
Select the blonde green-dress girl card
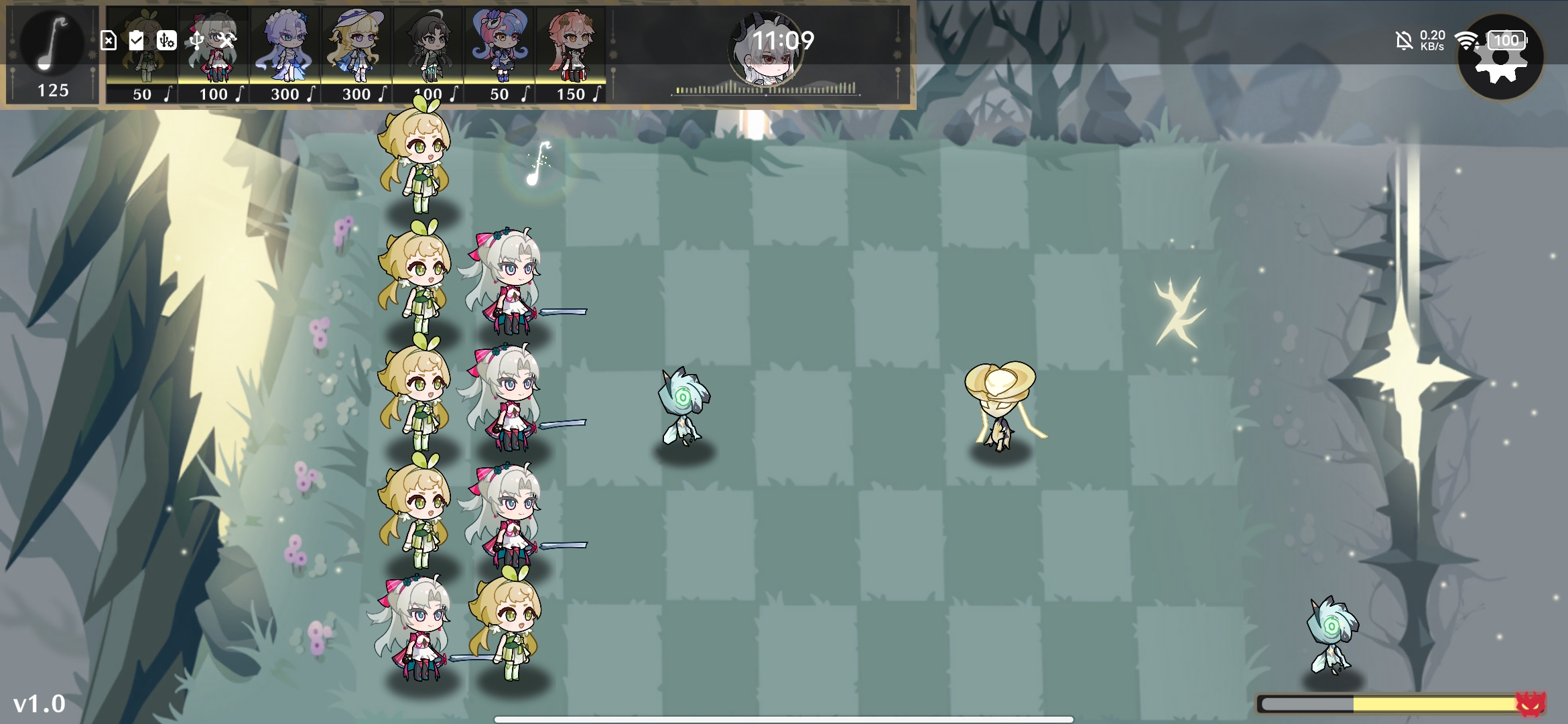pos(142,55)
